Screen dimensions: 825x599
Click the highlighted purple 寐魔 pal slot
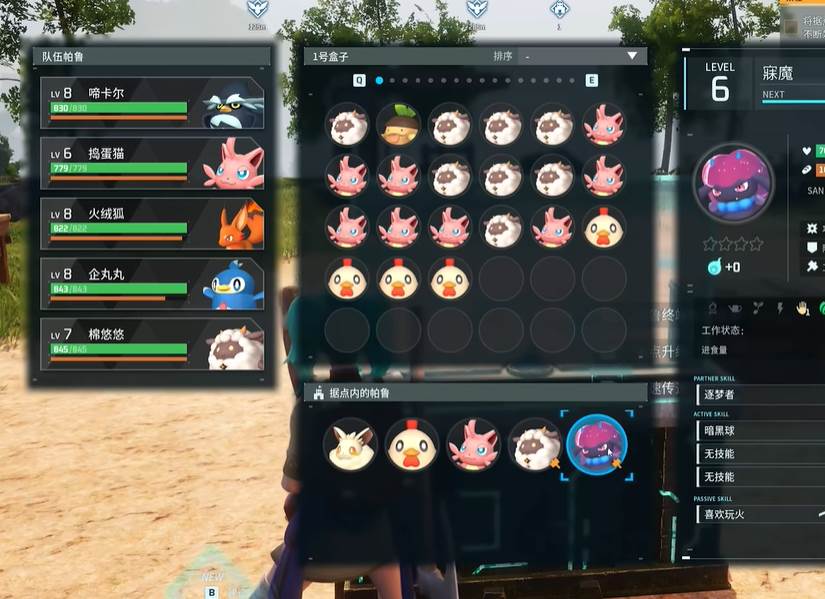(x=596, y=444)
